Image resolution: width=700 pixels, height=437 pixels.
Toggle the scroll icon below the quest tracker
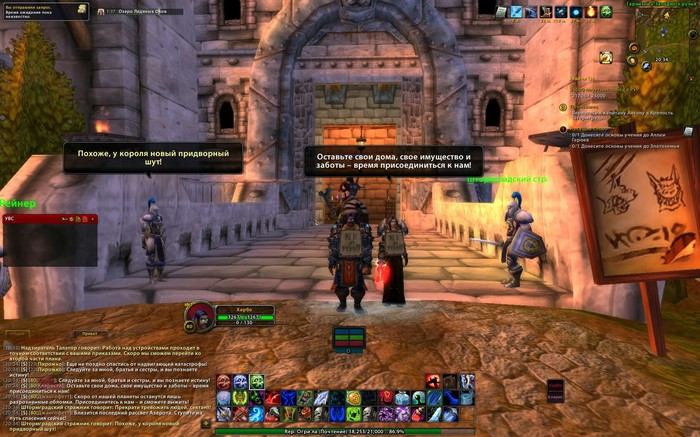coord(688,131)
